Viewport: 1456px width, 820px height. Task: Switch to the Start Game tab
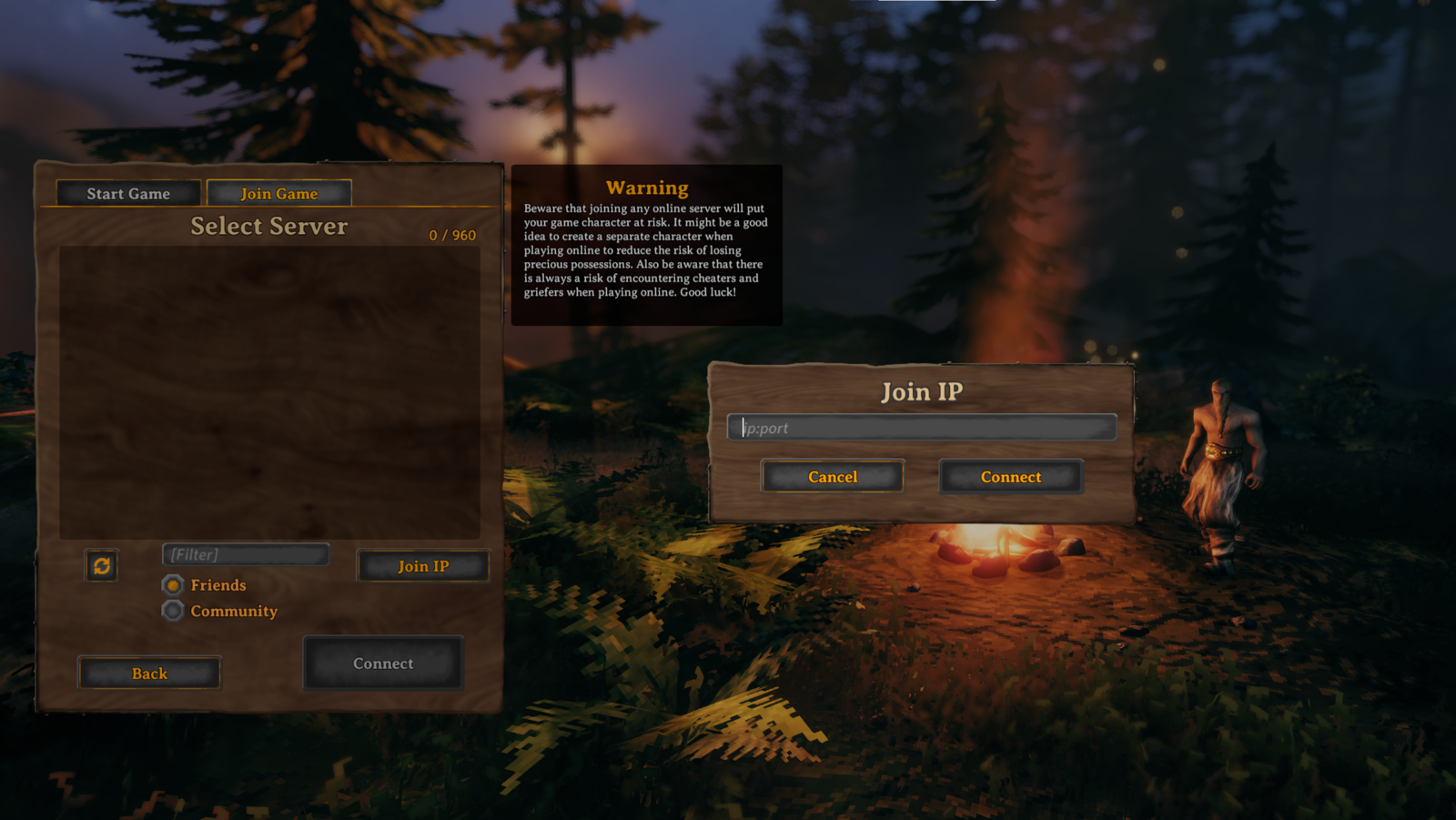pyautogui.click(x=128, y=193)
